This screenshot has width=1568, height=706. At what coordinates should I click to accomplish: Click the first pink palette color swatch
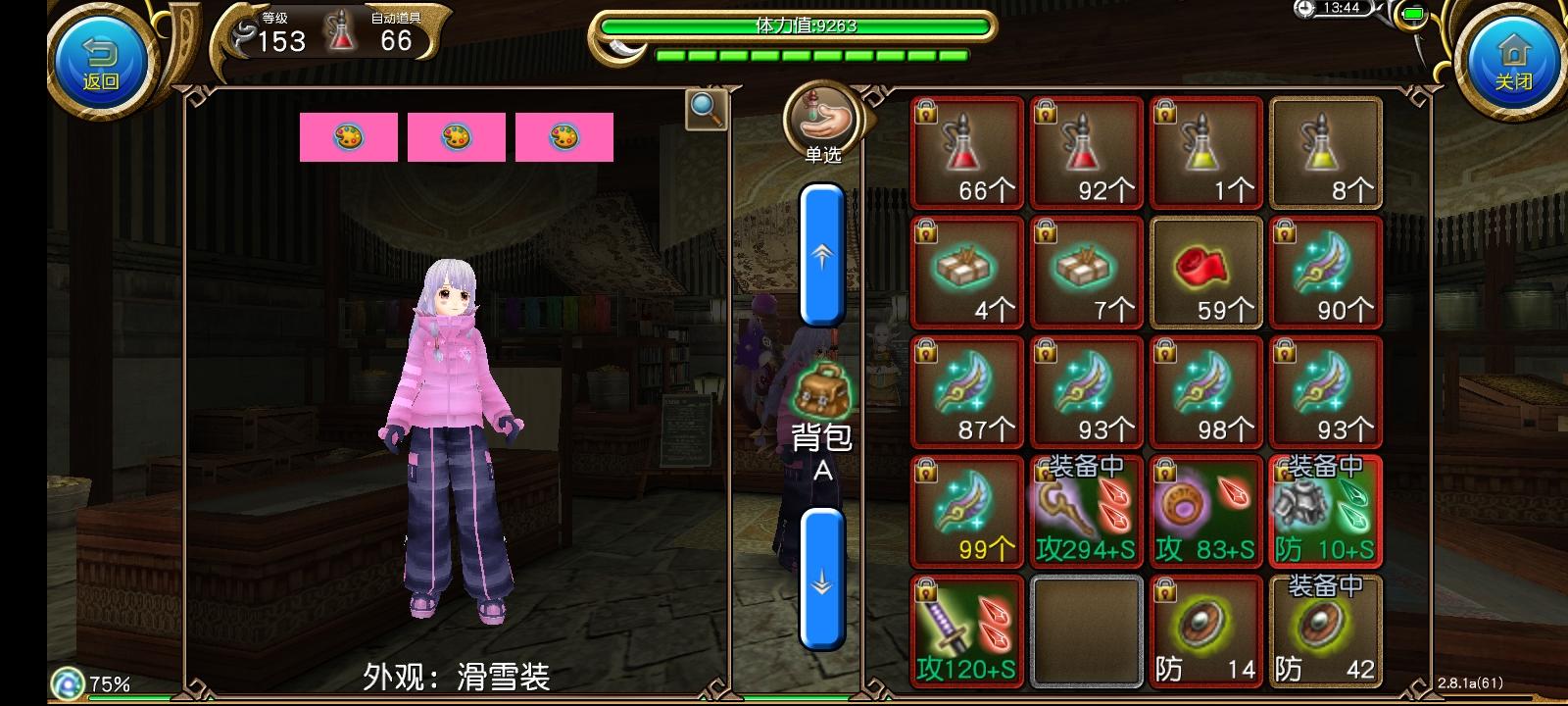[348, 136]
